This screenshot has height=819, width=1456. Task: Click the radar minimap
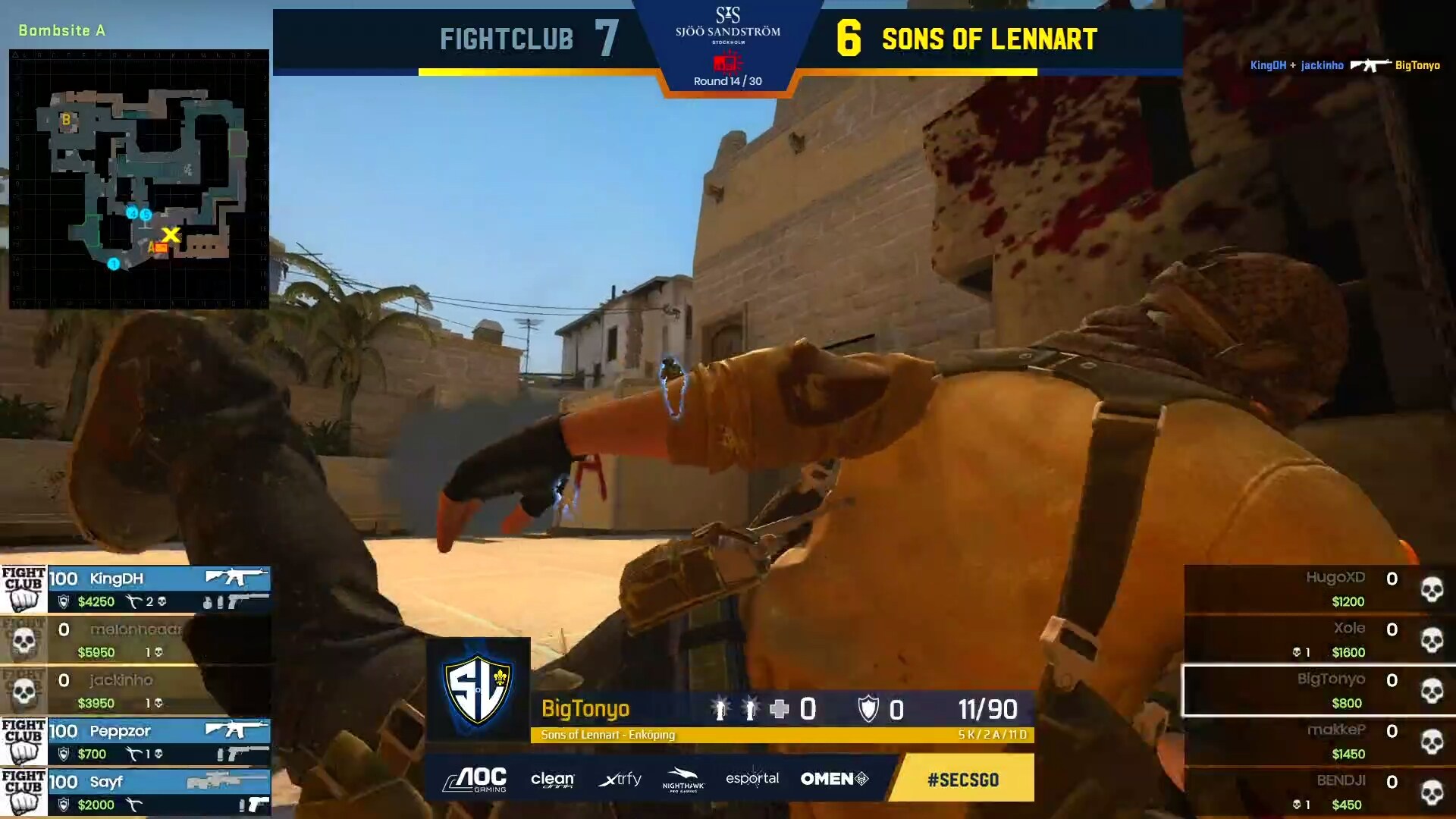(x=139, y=179)
